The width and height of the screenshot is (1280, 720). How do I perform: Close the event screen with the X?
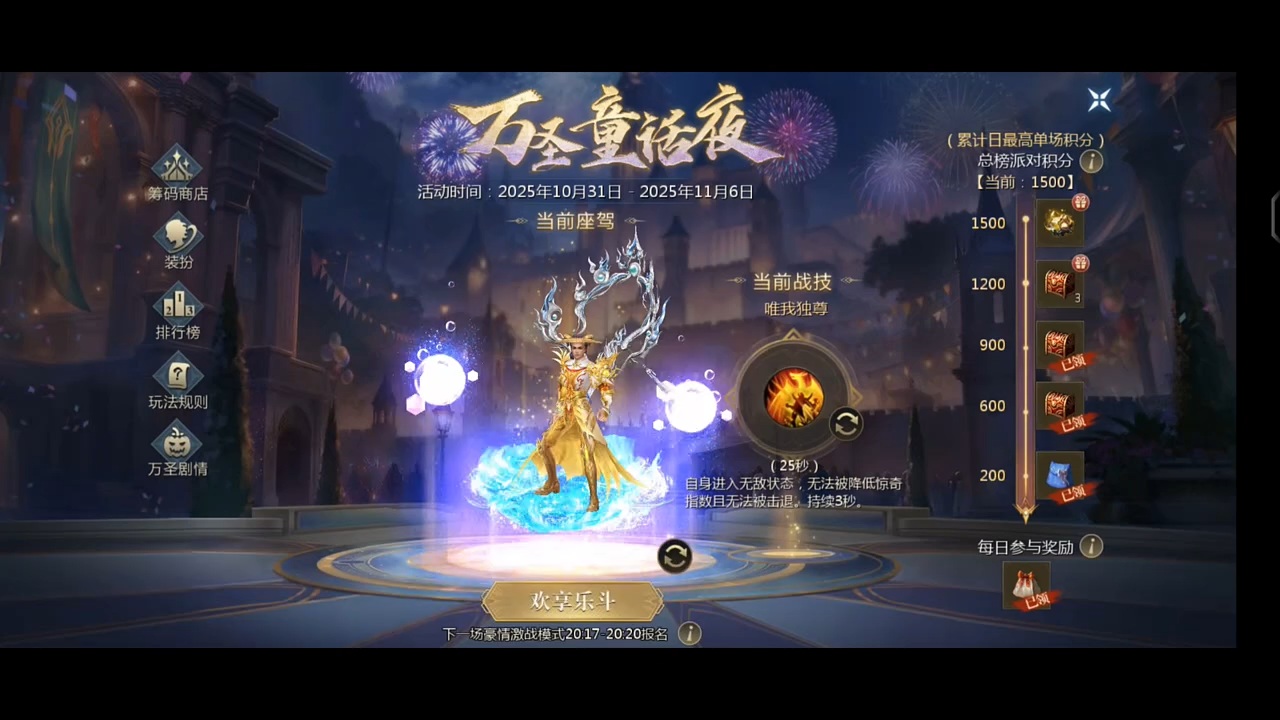(x=1099, y=100)
